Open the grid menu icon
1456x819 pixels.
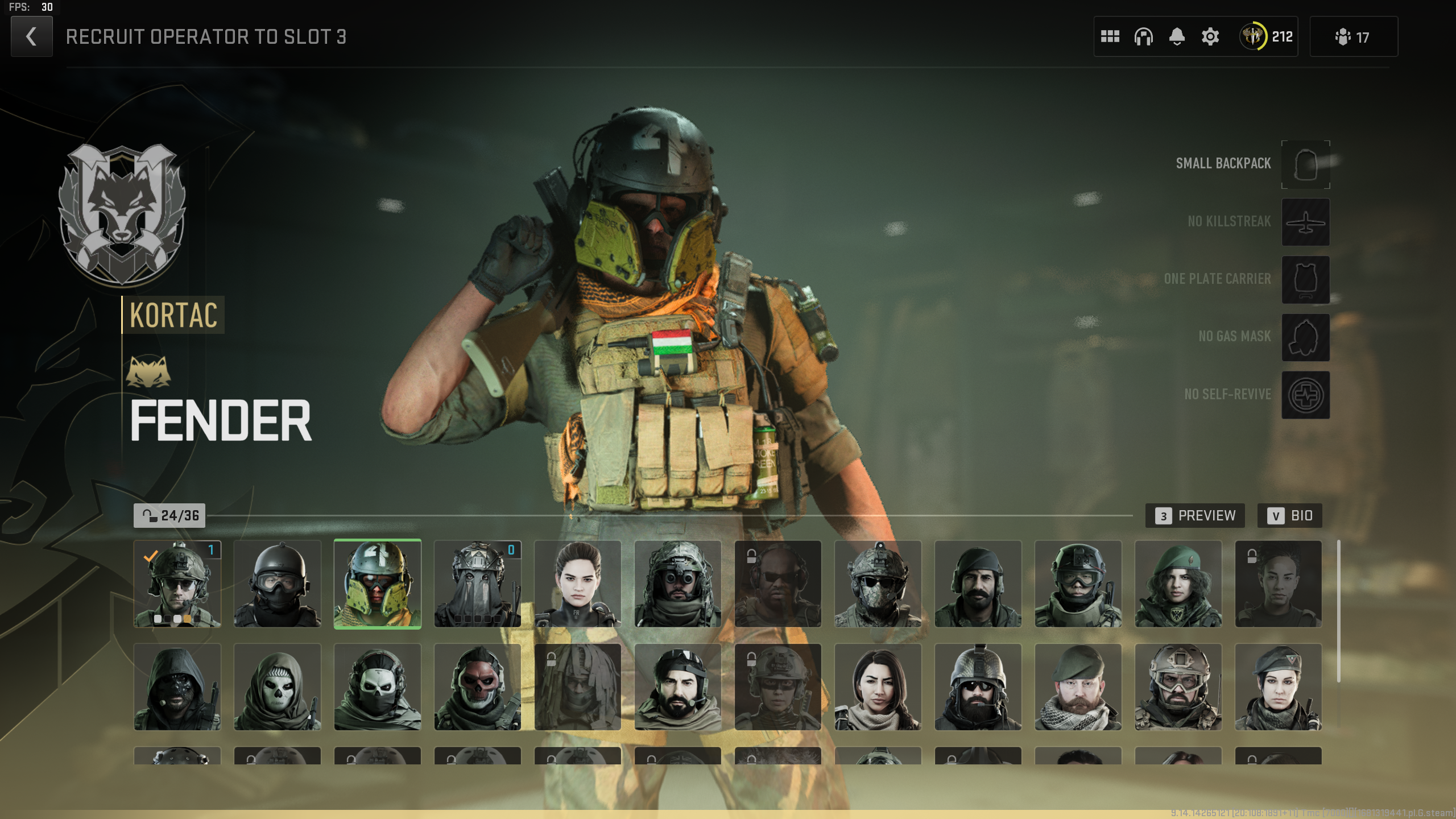(1110, 37)
